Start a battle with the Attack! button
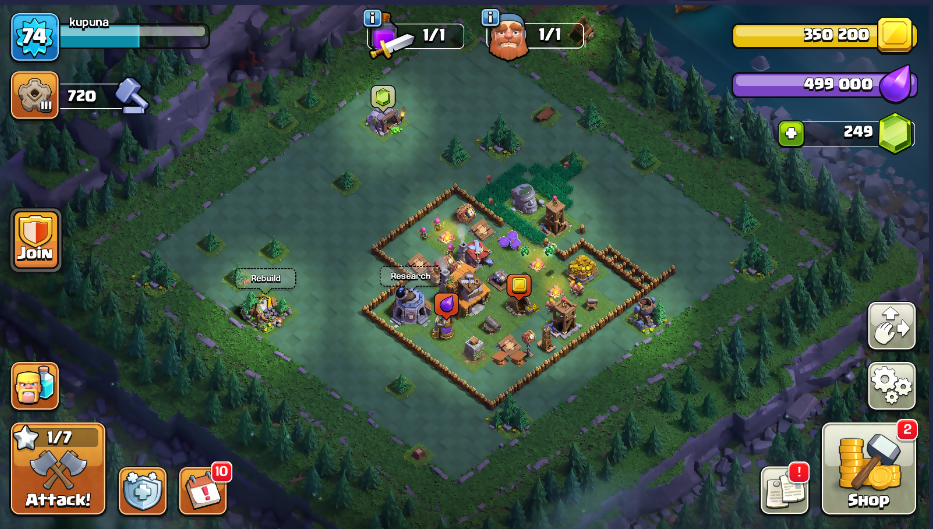Image resolution: width=933 pixels, height=529 pixels. [x=58, y=468]
